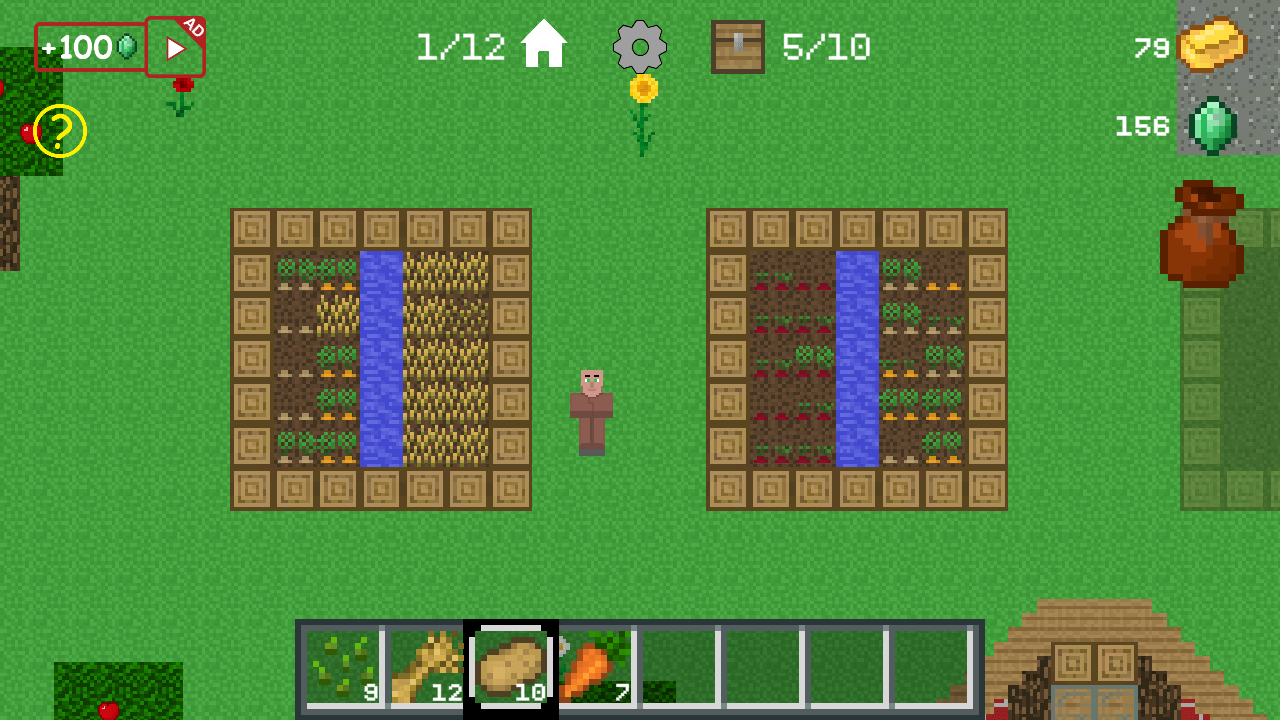Click the gold ingot currency icon

[1215, 47]
